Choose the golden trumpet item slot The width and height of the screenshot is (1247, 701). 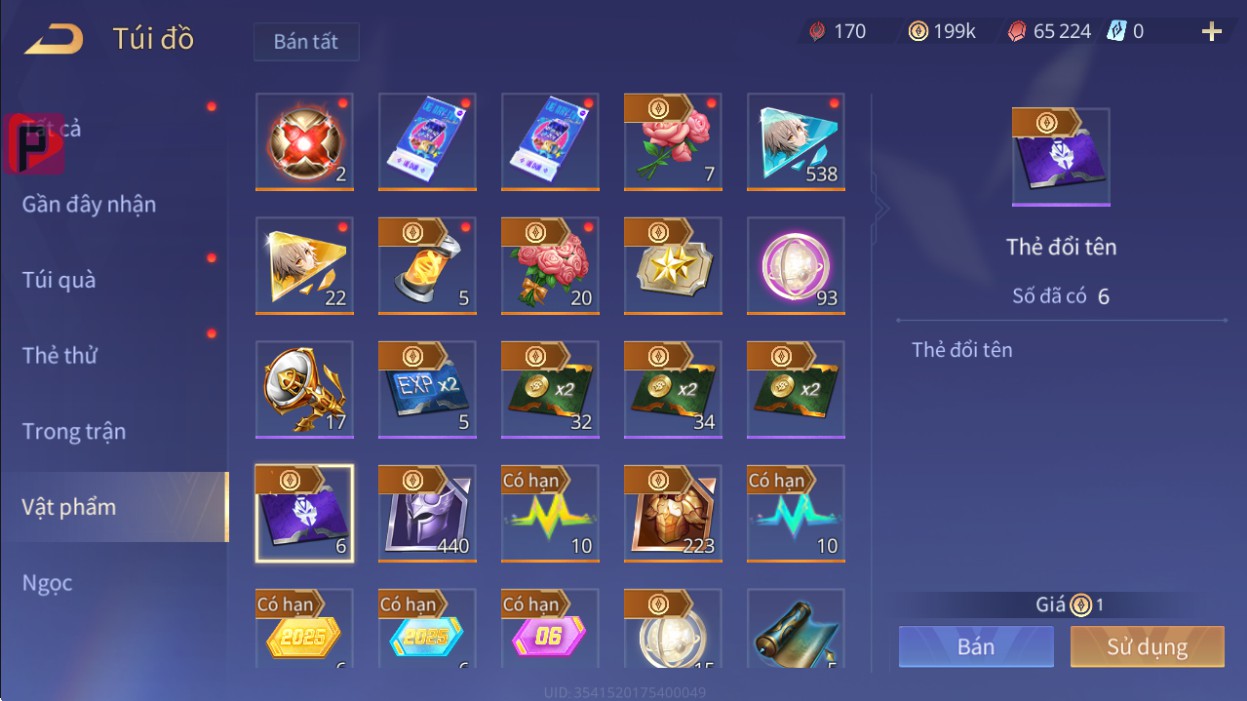[304, 389]
